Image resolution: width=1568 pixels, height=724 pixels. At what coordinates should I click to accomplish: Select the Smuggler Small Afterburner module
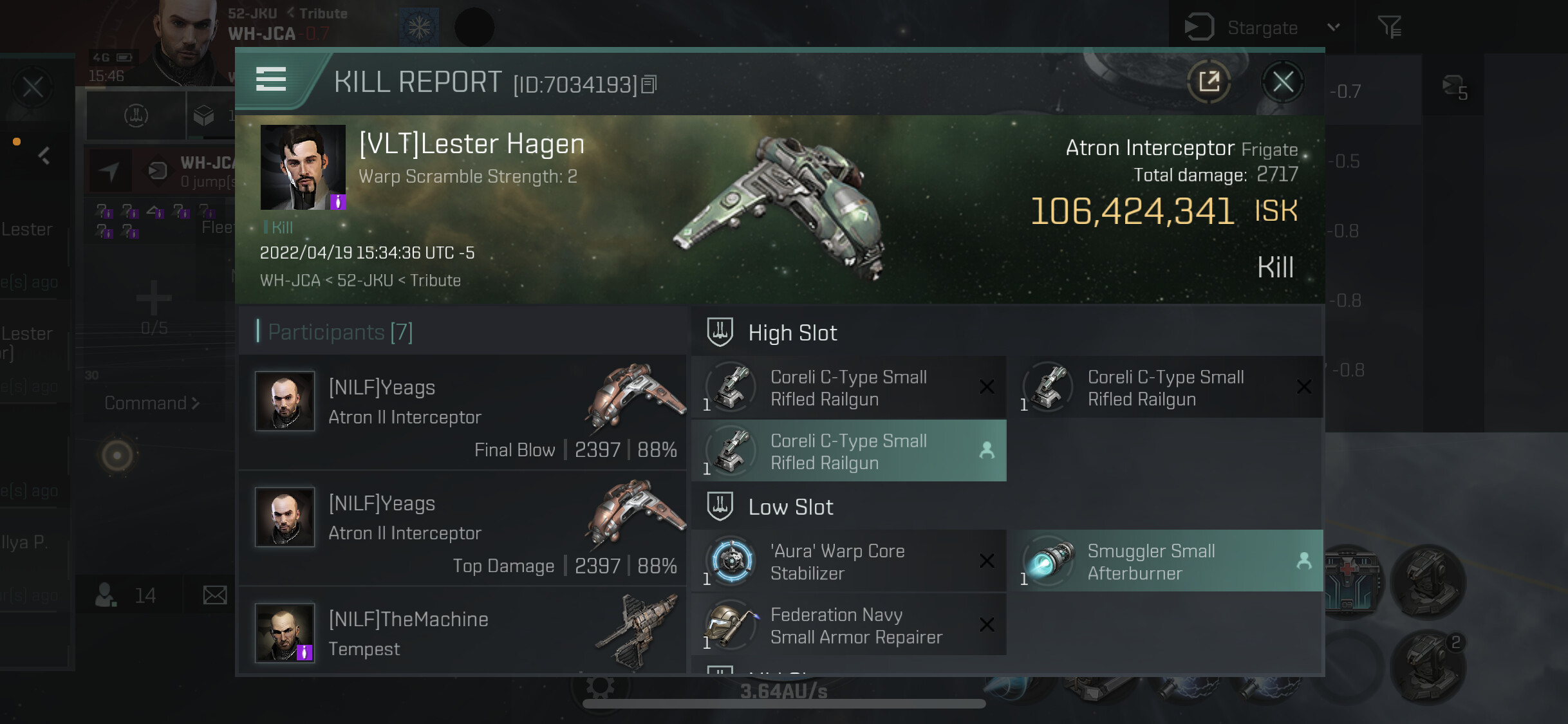click(1169, 561)
